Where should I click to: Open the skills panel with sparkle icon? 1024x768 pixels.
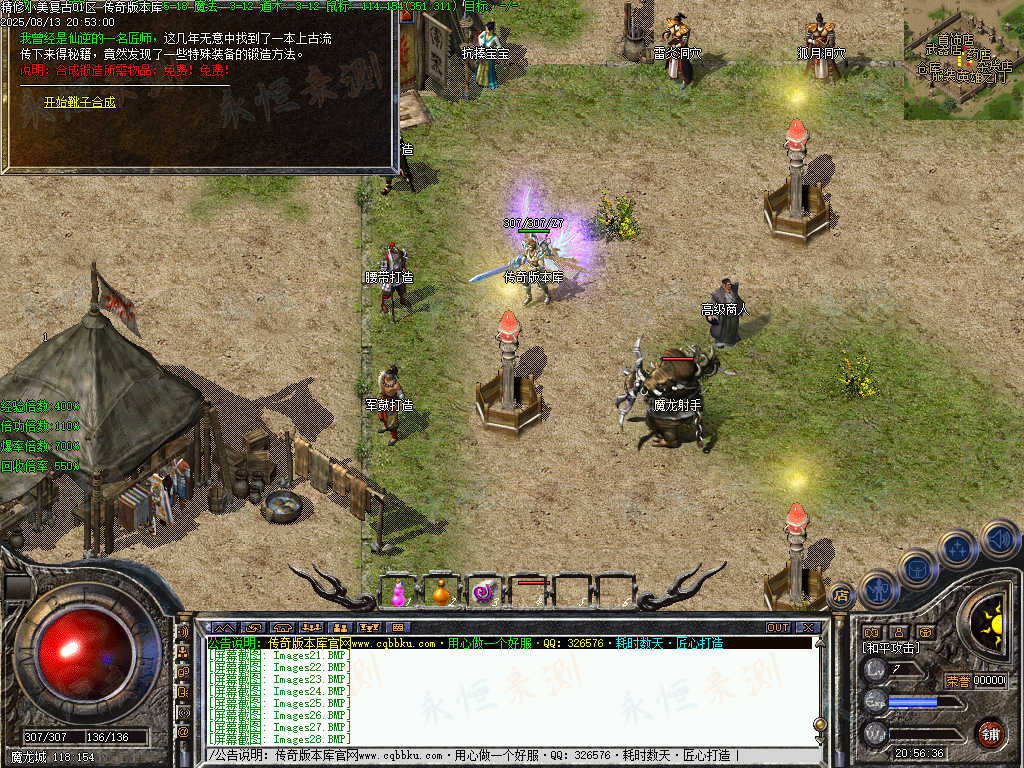957,549
